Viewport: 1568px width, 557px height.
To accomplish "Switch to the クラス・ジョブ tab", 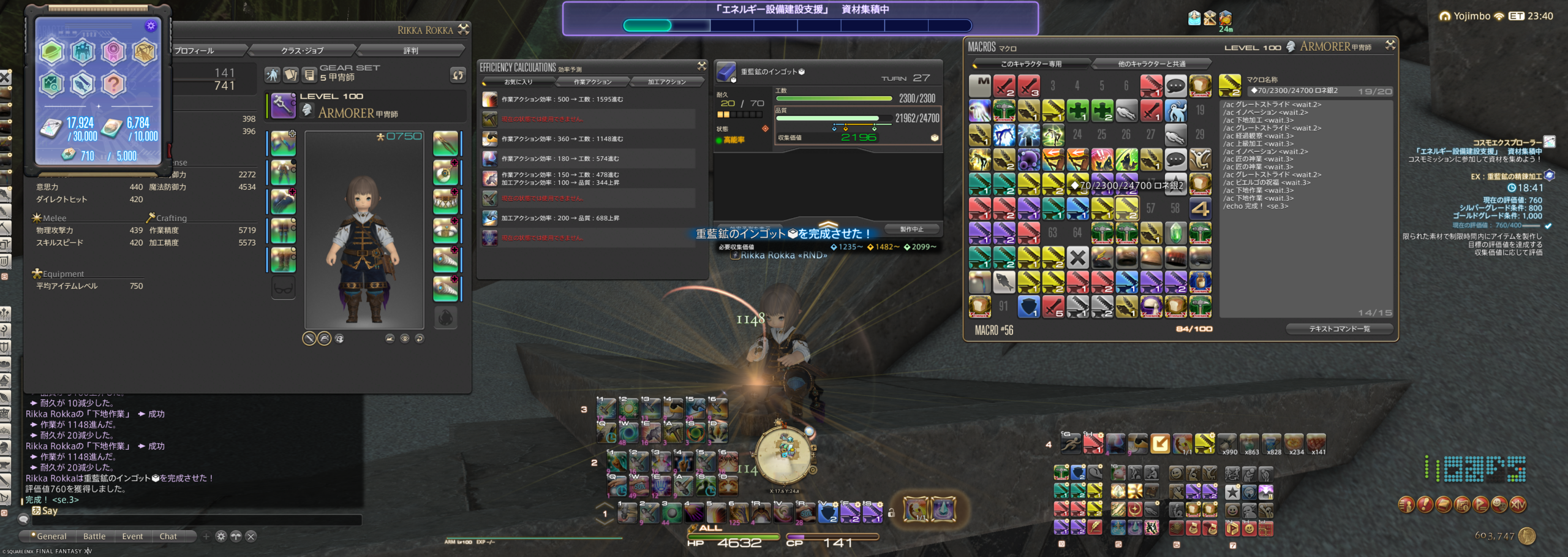I will pos(302,50).
